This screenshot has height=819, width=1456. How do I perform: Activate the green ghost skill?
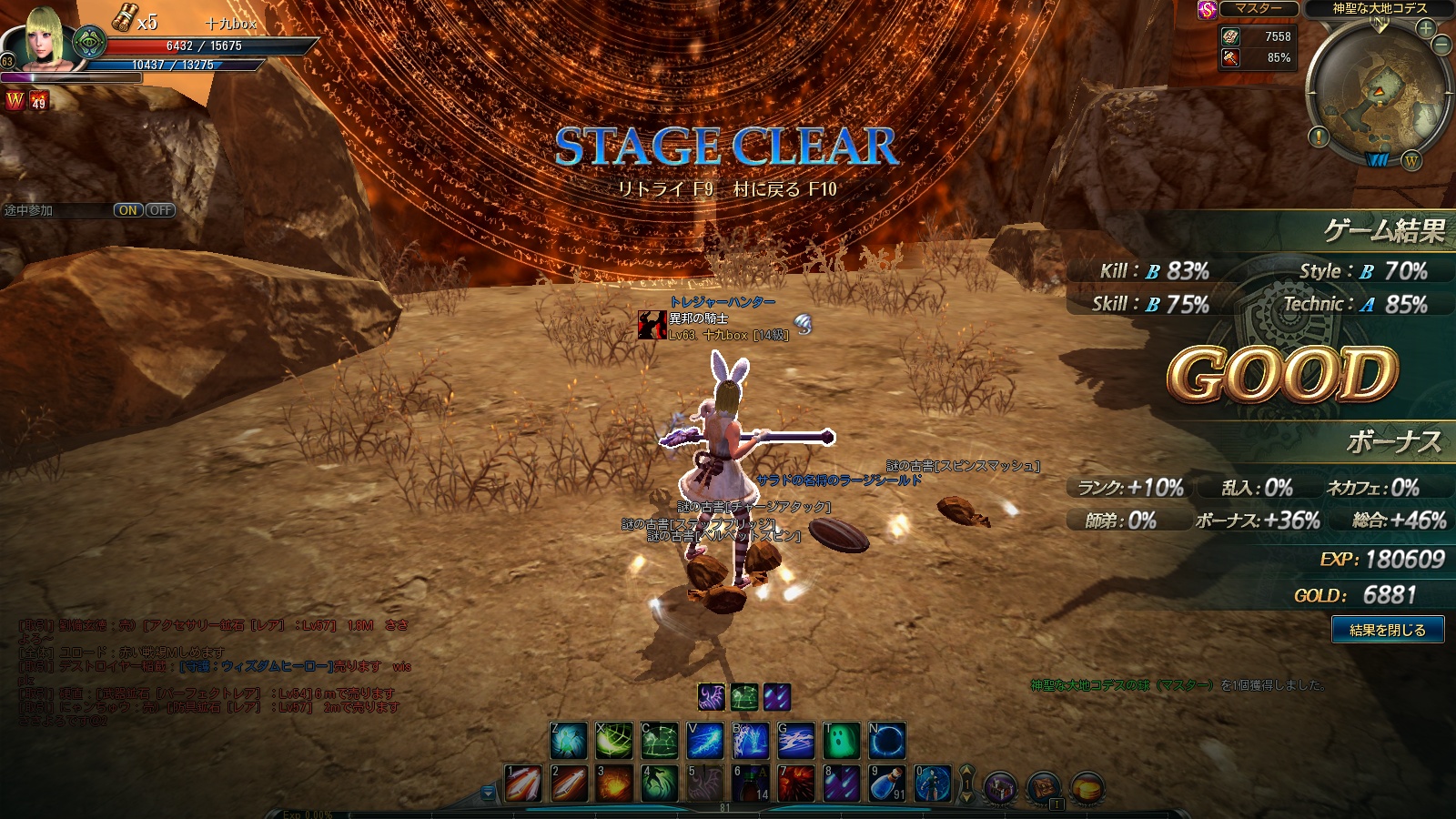[x=842, y=741]
